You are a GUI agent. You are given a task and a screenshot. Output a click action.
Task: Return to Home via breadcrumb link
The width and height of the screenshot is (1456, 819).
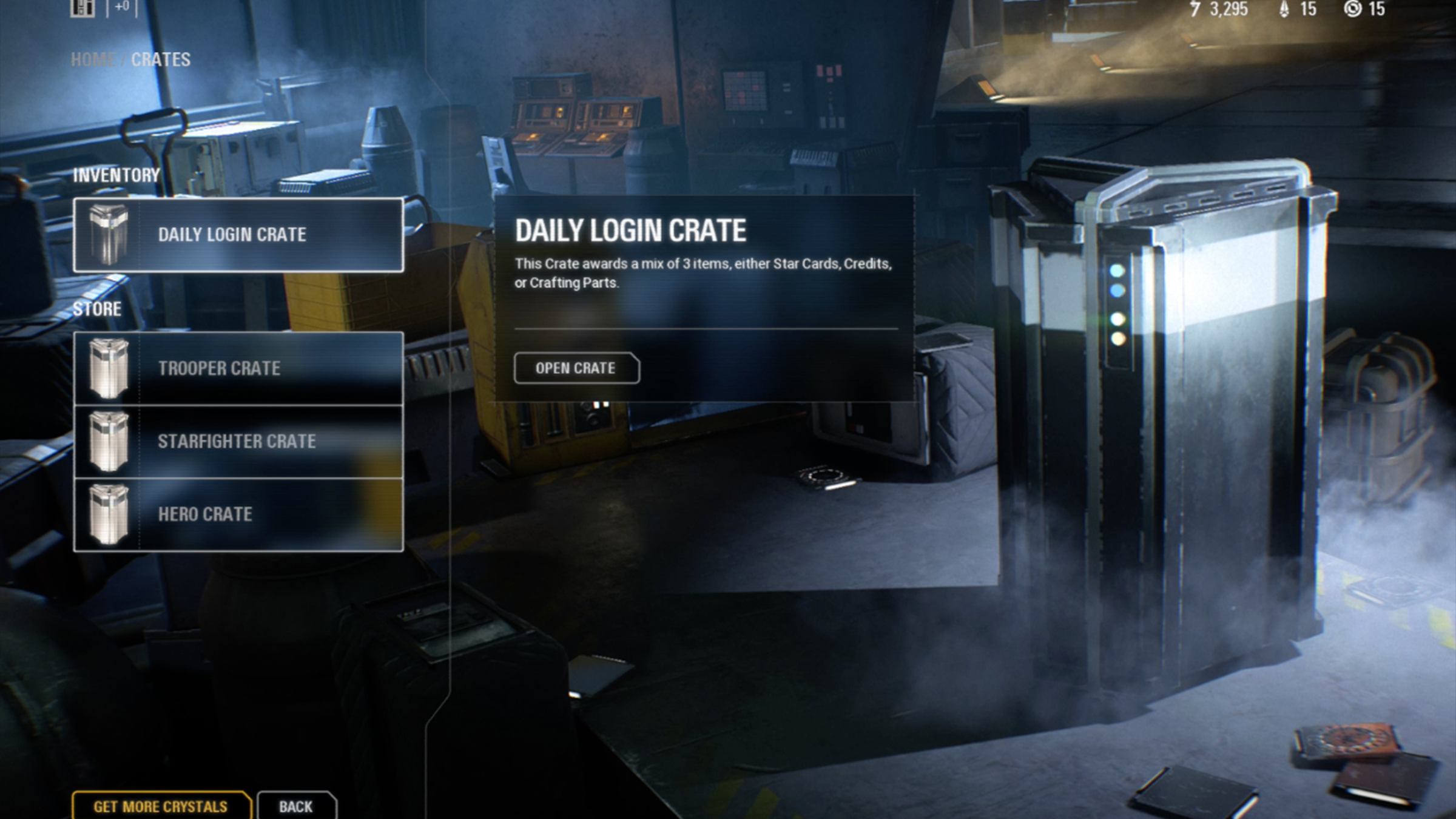(x=92, y=59)
